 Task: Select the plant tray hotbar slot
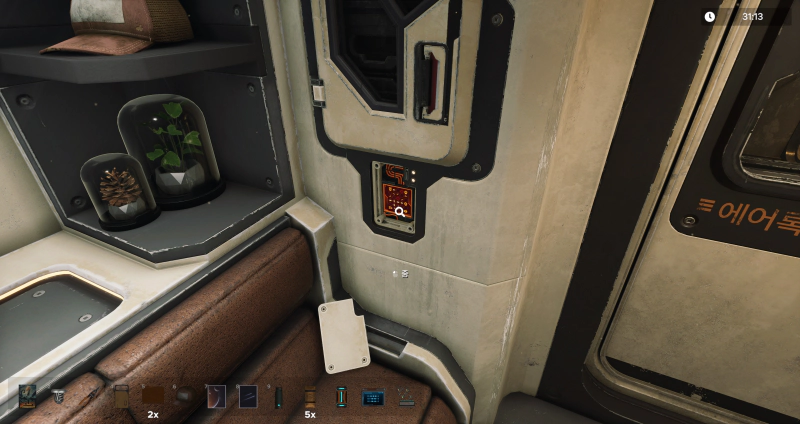click(x=405, y=396)
